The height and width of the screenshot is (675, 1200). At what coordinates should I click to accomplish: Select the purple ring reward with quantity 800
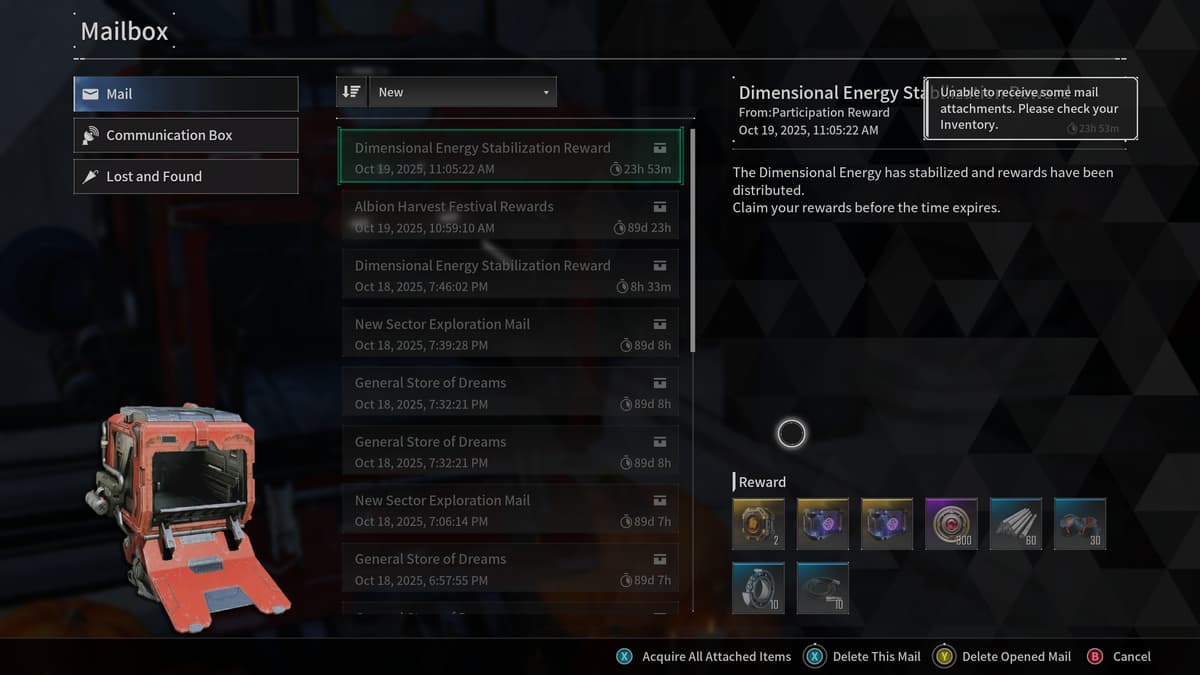[951, 524]
